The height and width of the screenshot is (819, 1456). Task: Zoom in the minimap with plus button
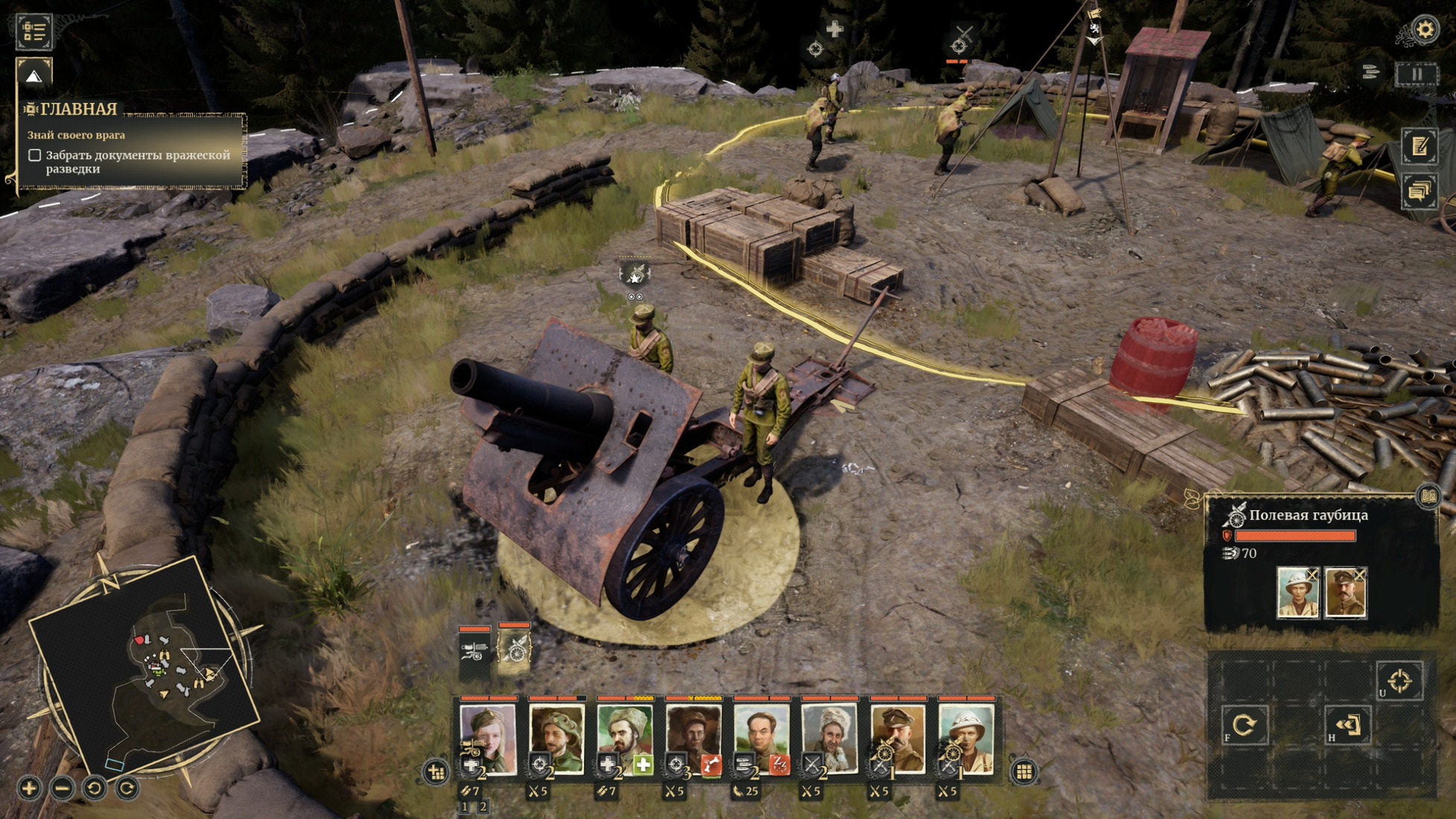click(30, 788)
